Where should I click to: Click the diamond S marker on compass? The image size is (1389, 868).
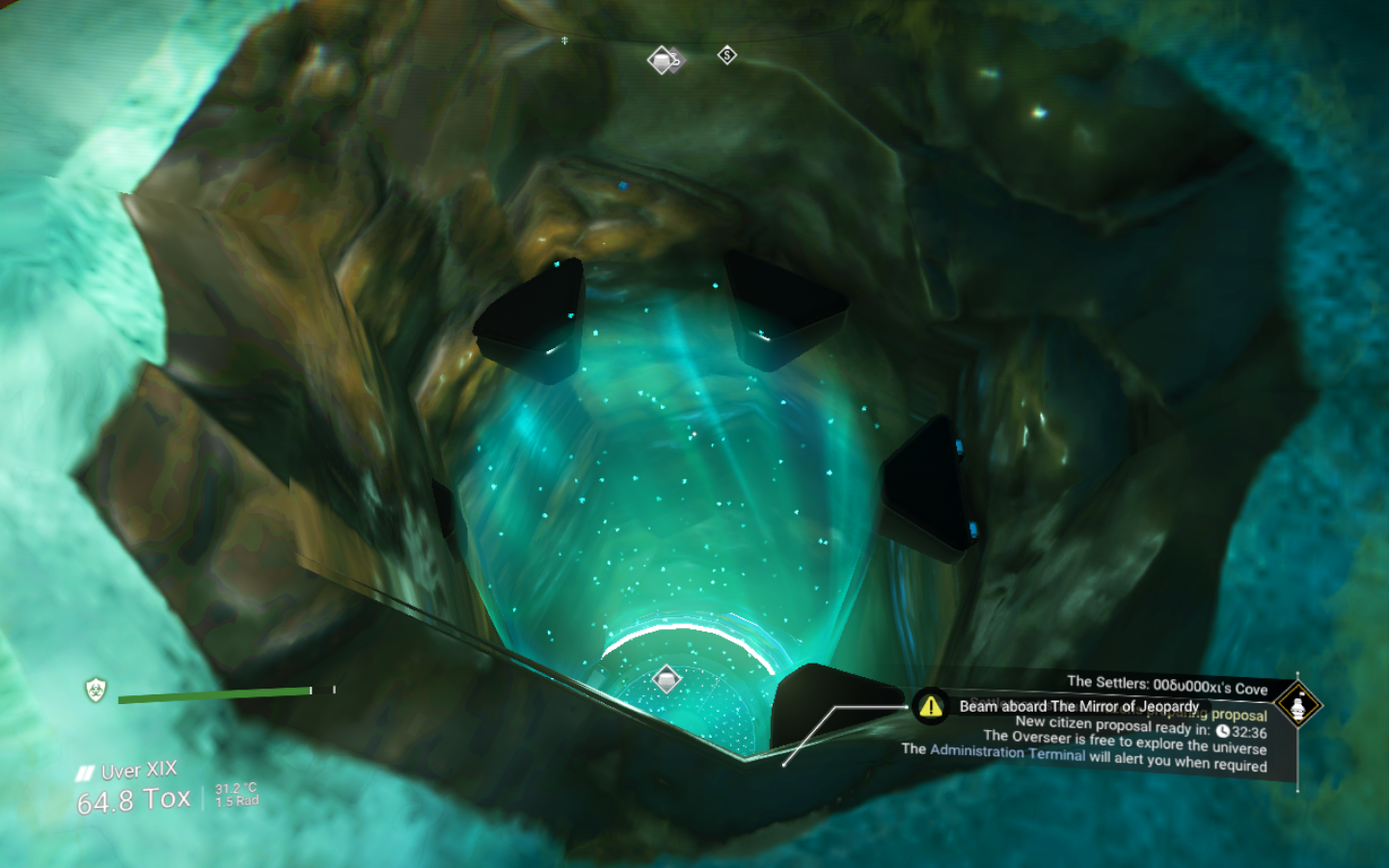coord(727,55)
